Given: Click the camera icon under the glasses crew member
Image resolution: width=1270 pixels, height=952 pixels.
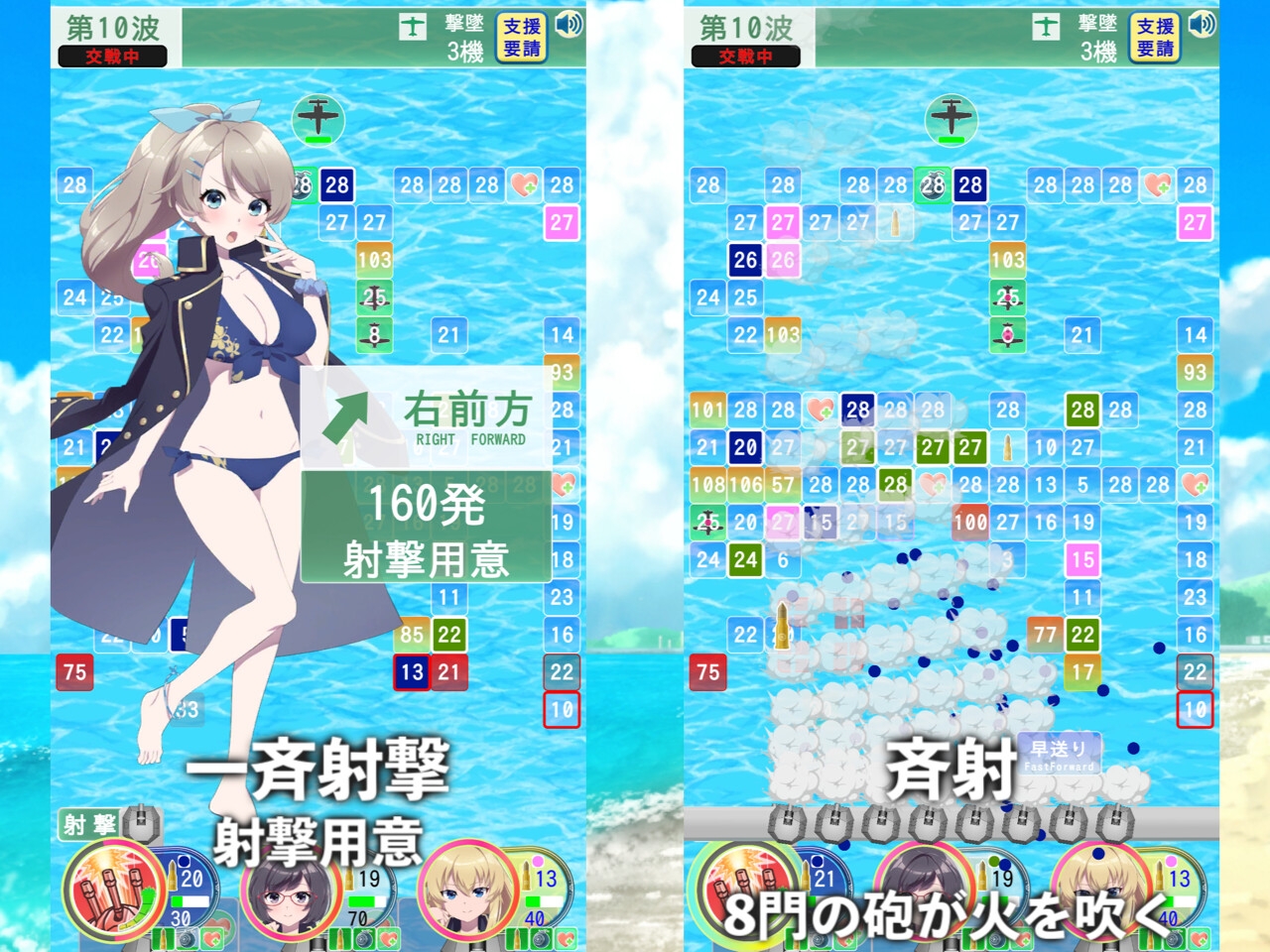Looking at the screenshot, I should pyautogui.click(x=366, y=937).
